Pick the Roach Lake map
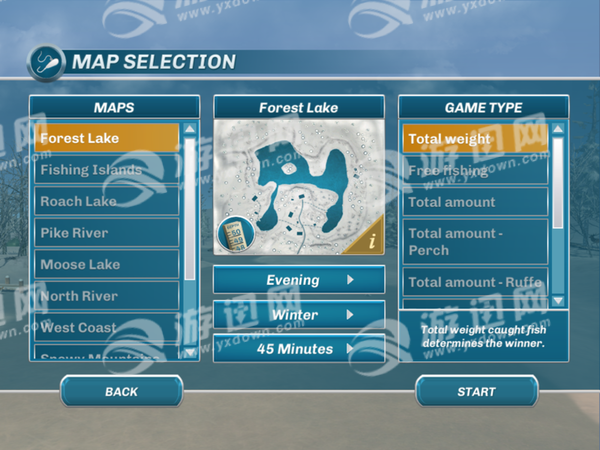This screenshot has height=450, width=600. (106, 201)
